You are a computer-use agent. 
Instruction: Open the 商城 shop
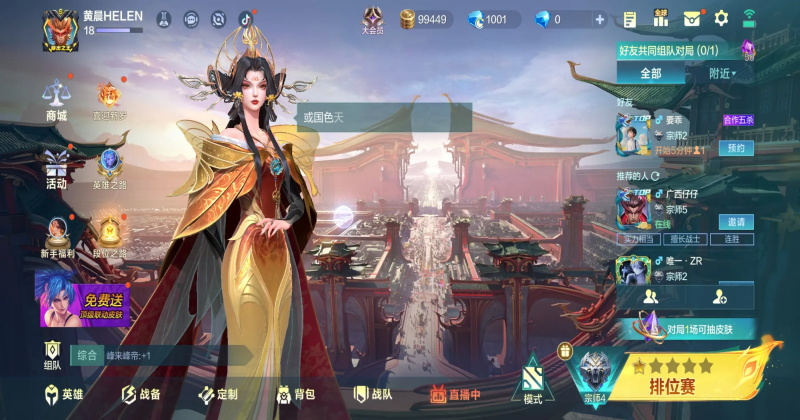click(x=56, y=100)
